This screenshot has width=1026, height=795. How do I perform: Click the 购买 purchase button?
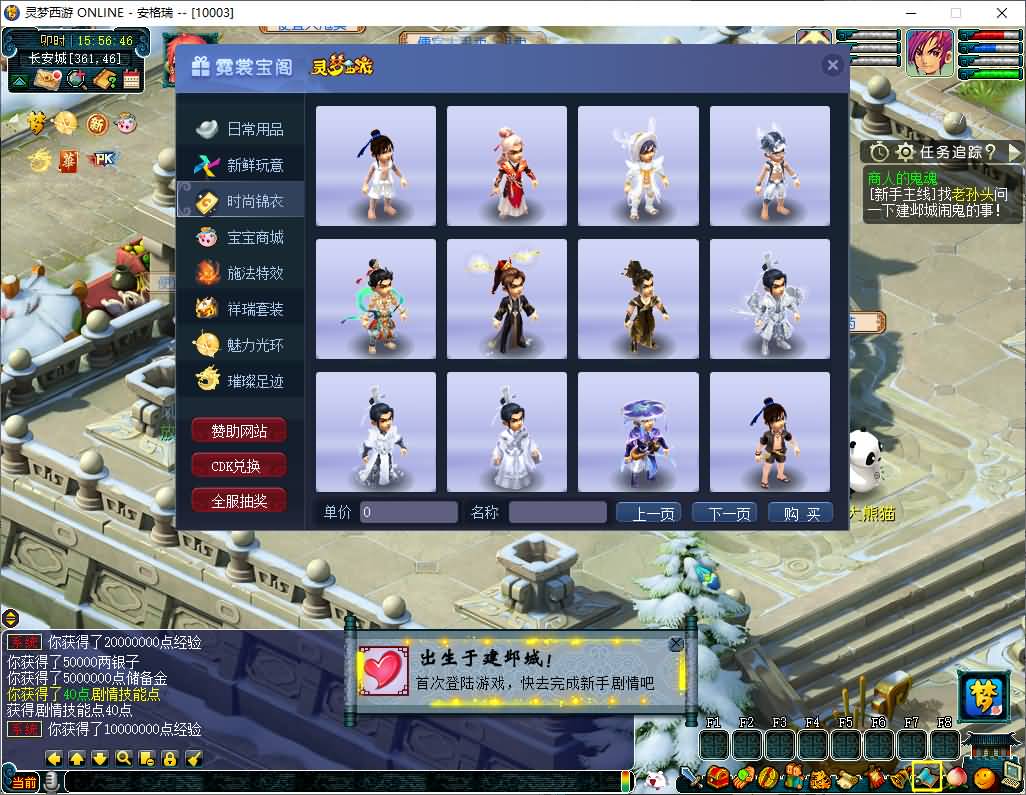point(801,513)
